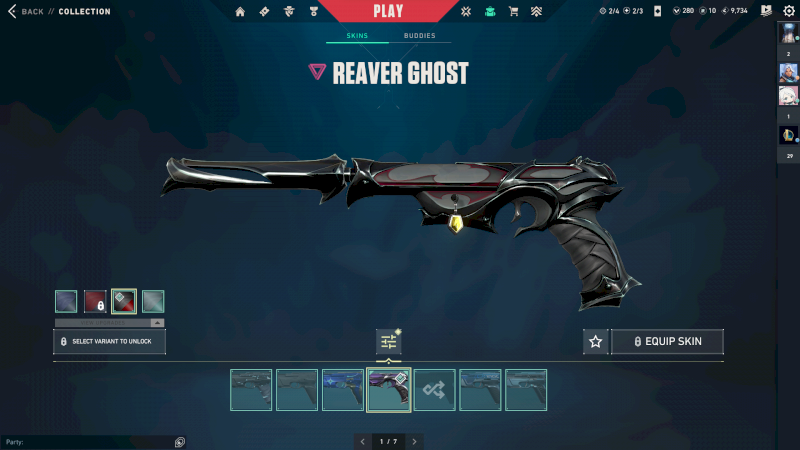Select the random shuffle skin tile

pyautogui.click(x=435, y=390)
